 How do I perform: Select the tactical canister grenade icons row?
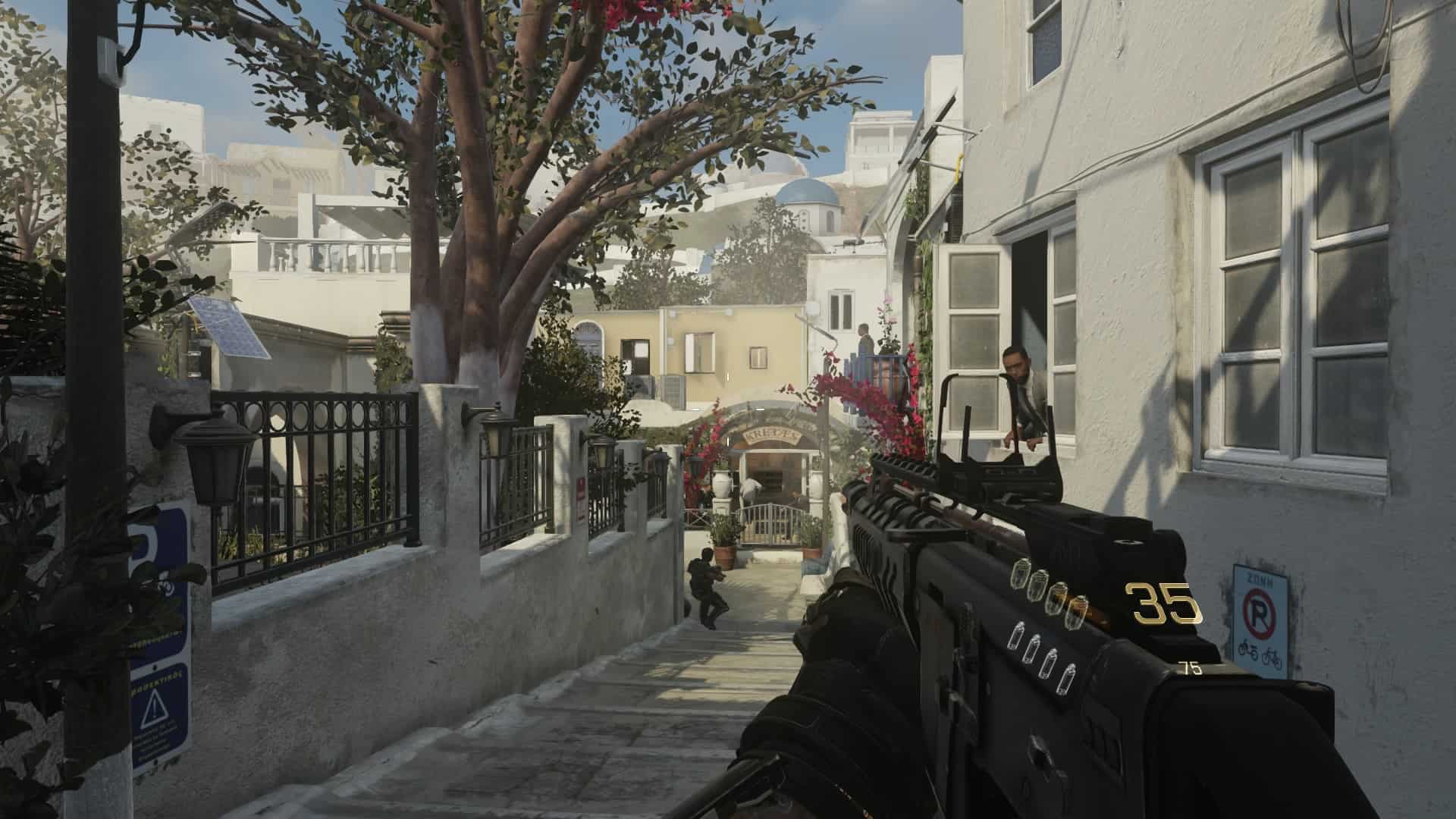pos(1040,657)
